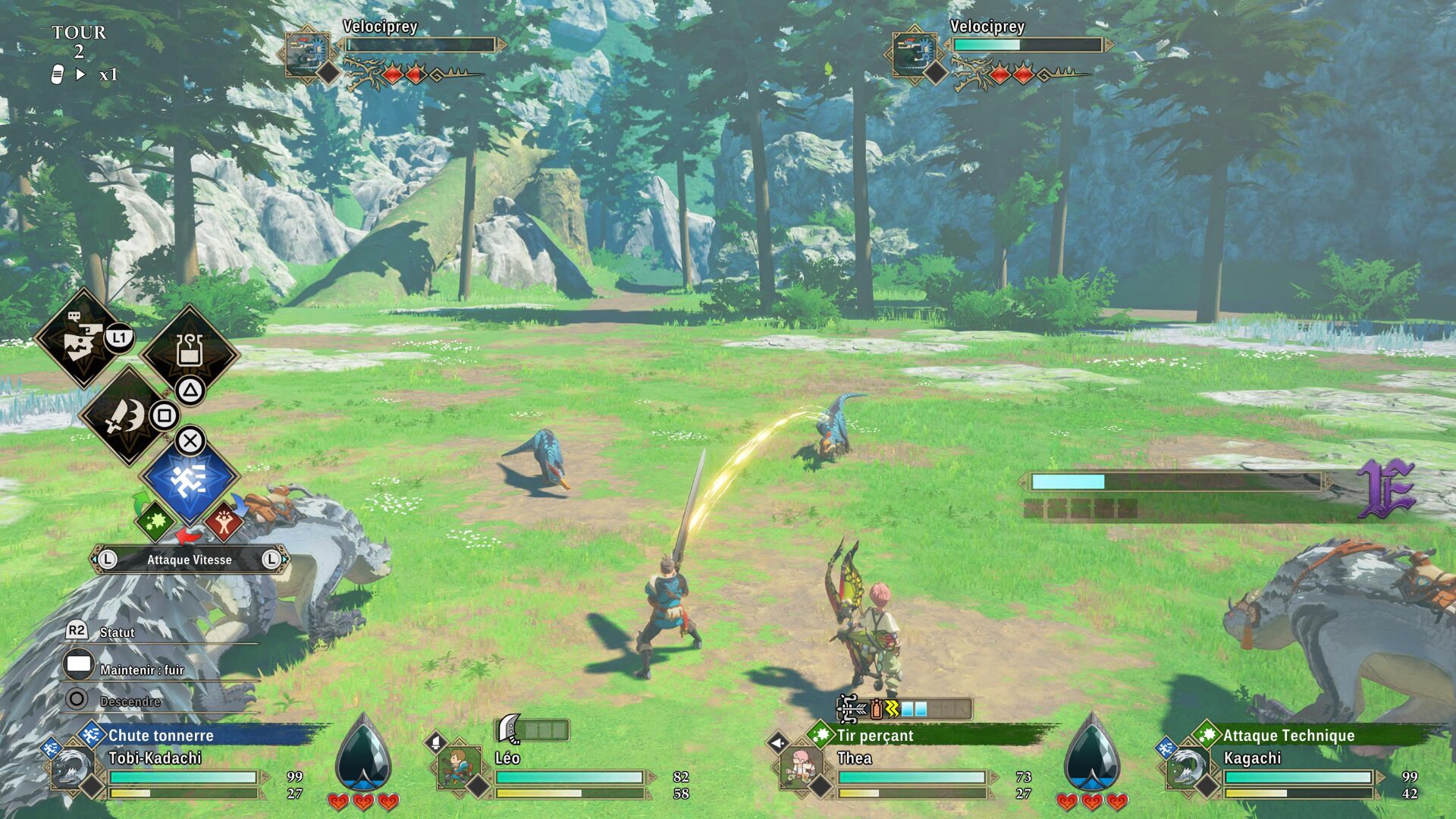The width and height of the screenshot is (1456, 819).
Task: Select Thea's character portrait
Action: point(801,767)
